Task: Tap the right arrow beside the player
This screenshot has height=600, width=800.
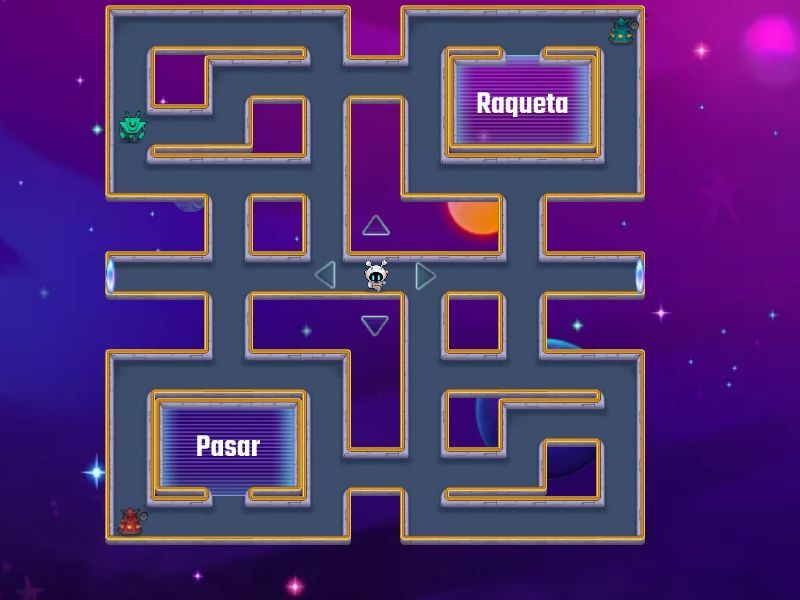Action: (x=425, y=275)
